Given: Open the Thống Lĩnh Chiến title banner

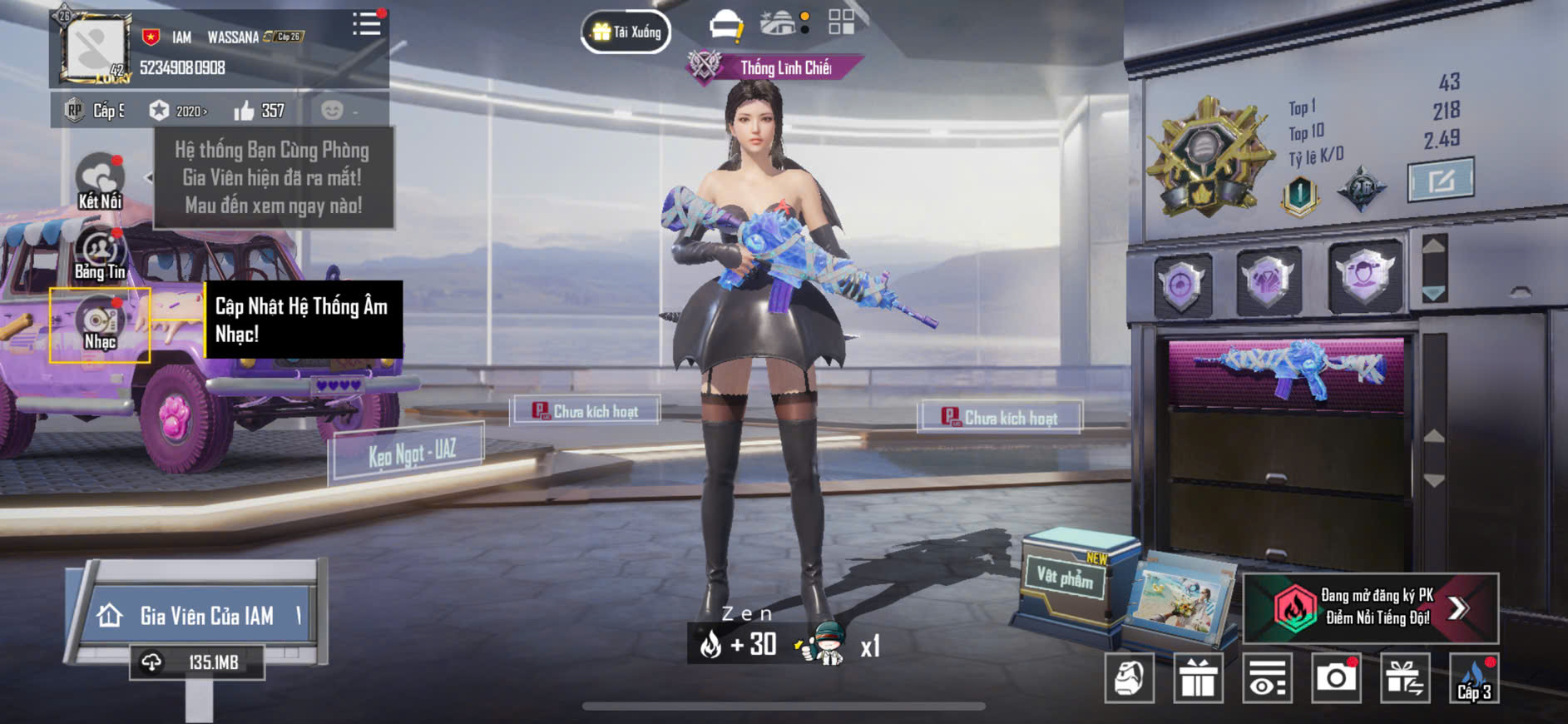Looking at the screenshot, I should (775, 67).
